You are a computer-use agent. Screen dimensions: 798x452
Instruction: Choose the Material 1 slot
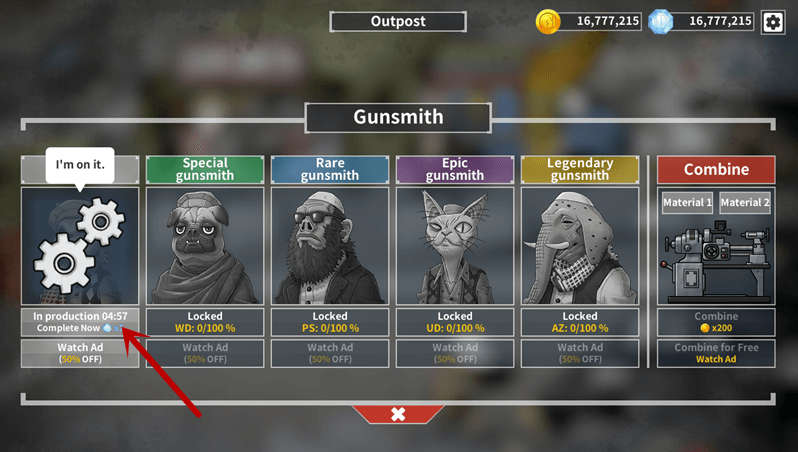[687, 203]
